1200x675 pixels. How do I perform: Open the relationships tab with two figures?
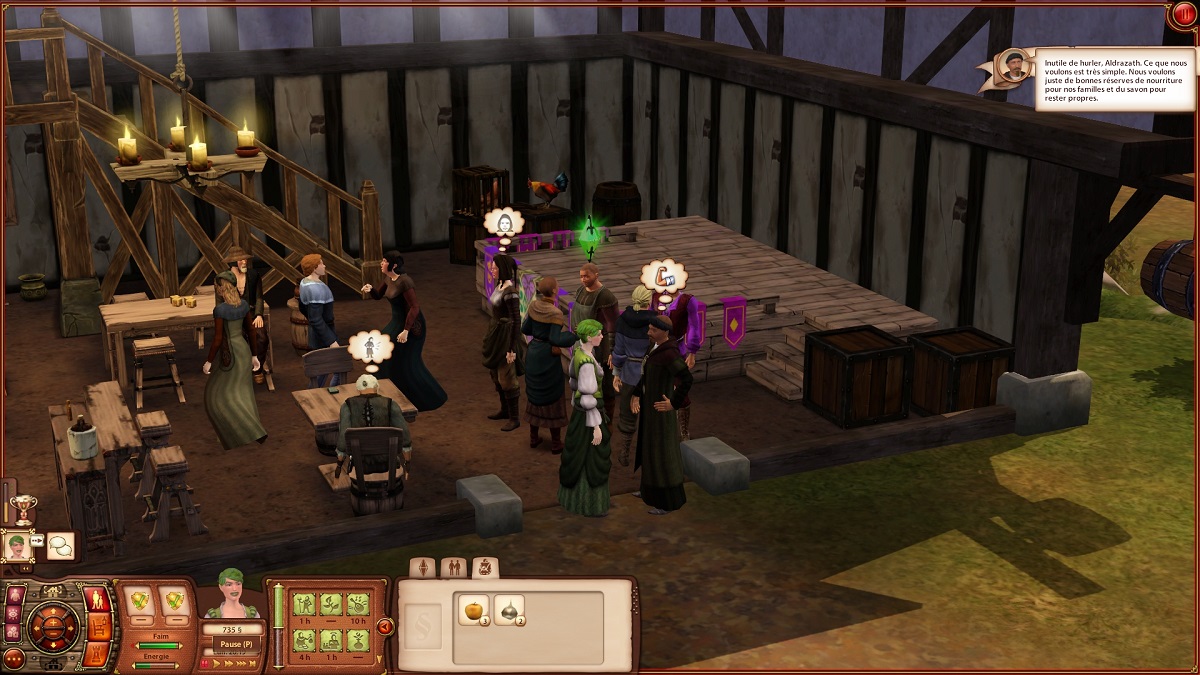click(x=453, y=568)
